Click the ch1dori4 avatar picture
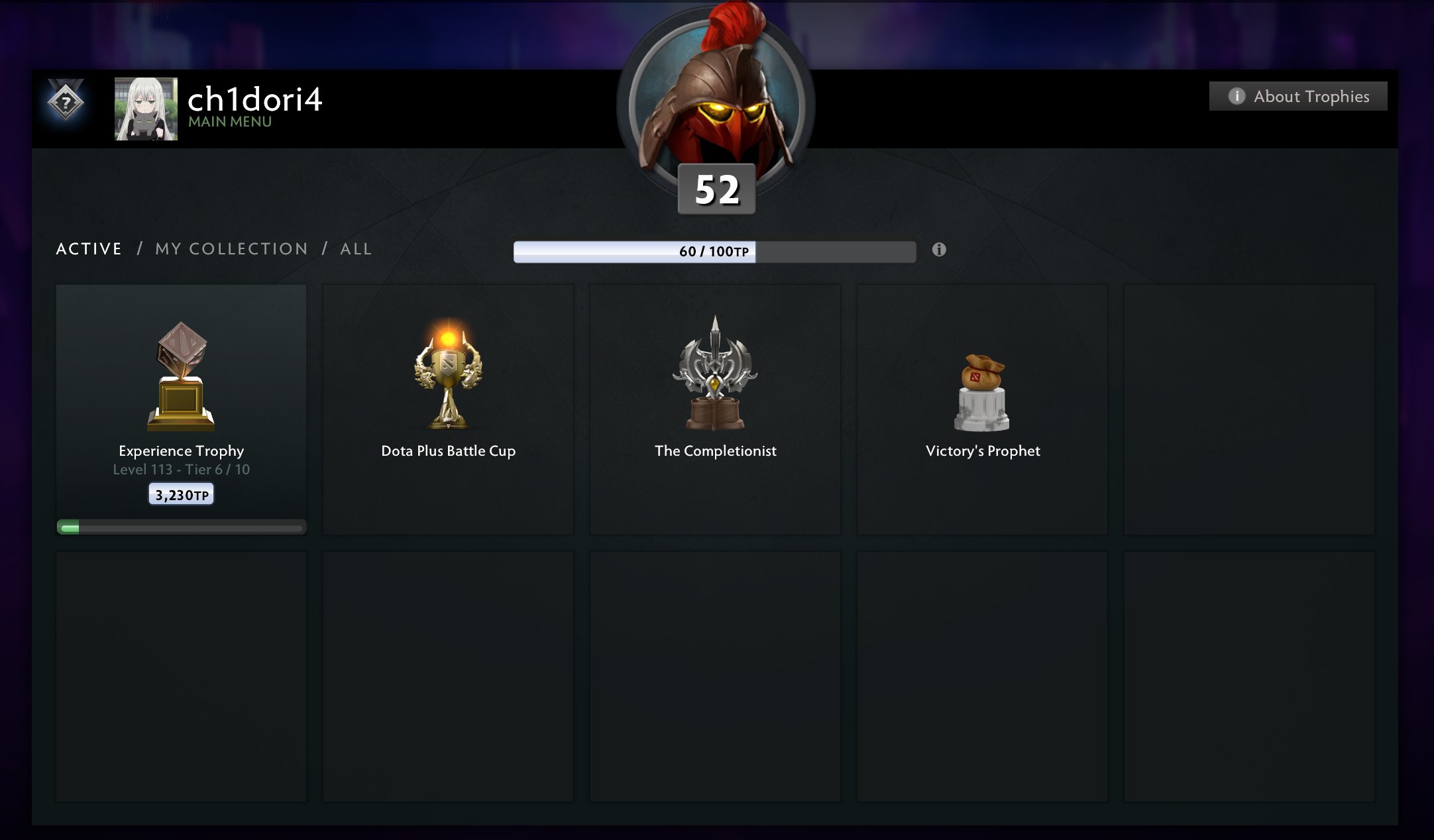The width and height of the screenshot is (1434, 840). pos(145,108)
